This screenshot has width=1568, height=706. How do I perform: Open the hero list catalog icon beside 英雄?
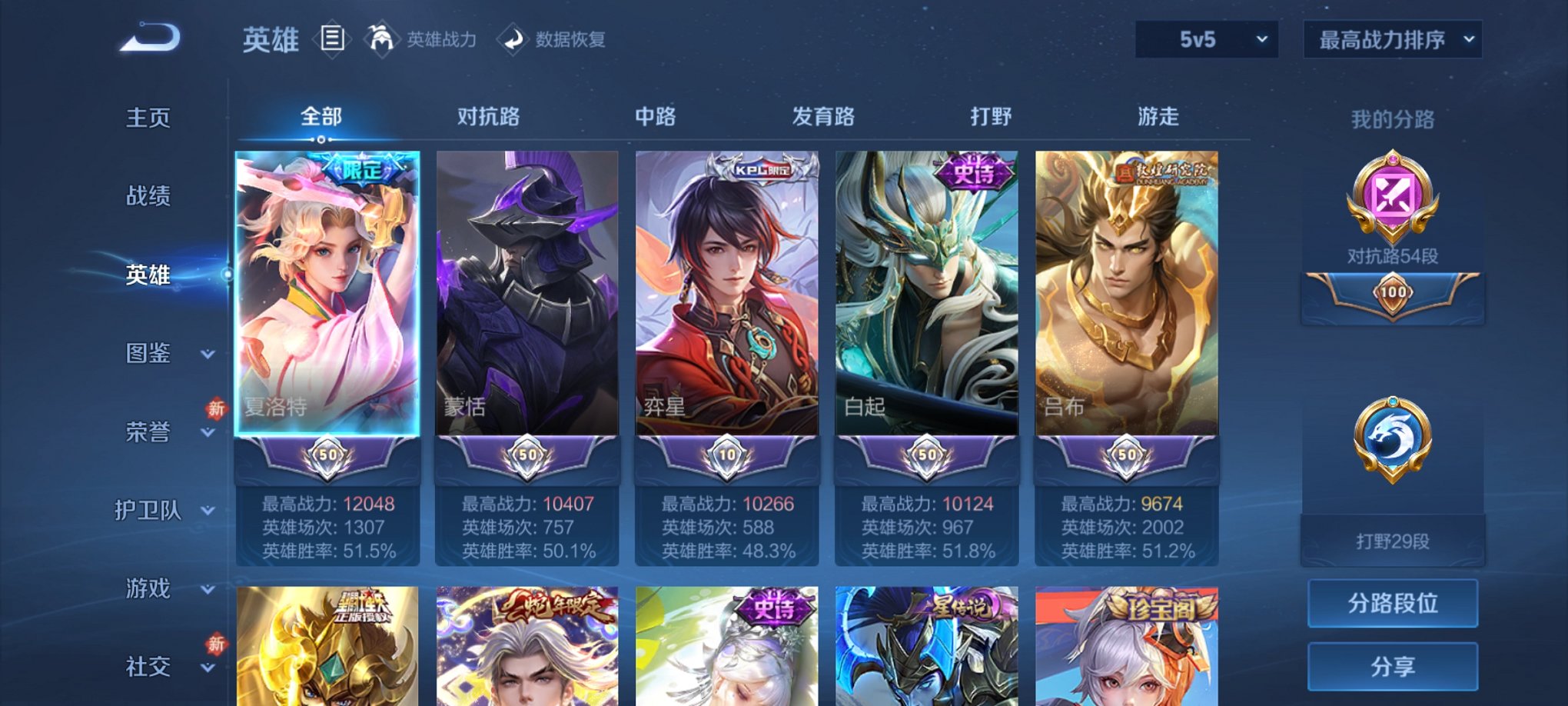point(332,38)
